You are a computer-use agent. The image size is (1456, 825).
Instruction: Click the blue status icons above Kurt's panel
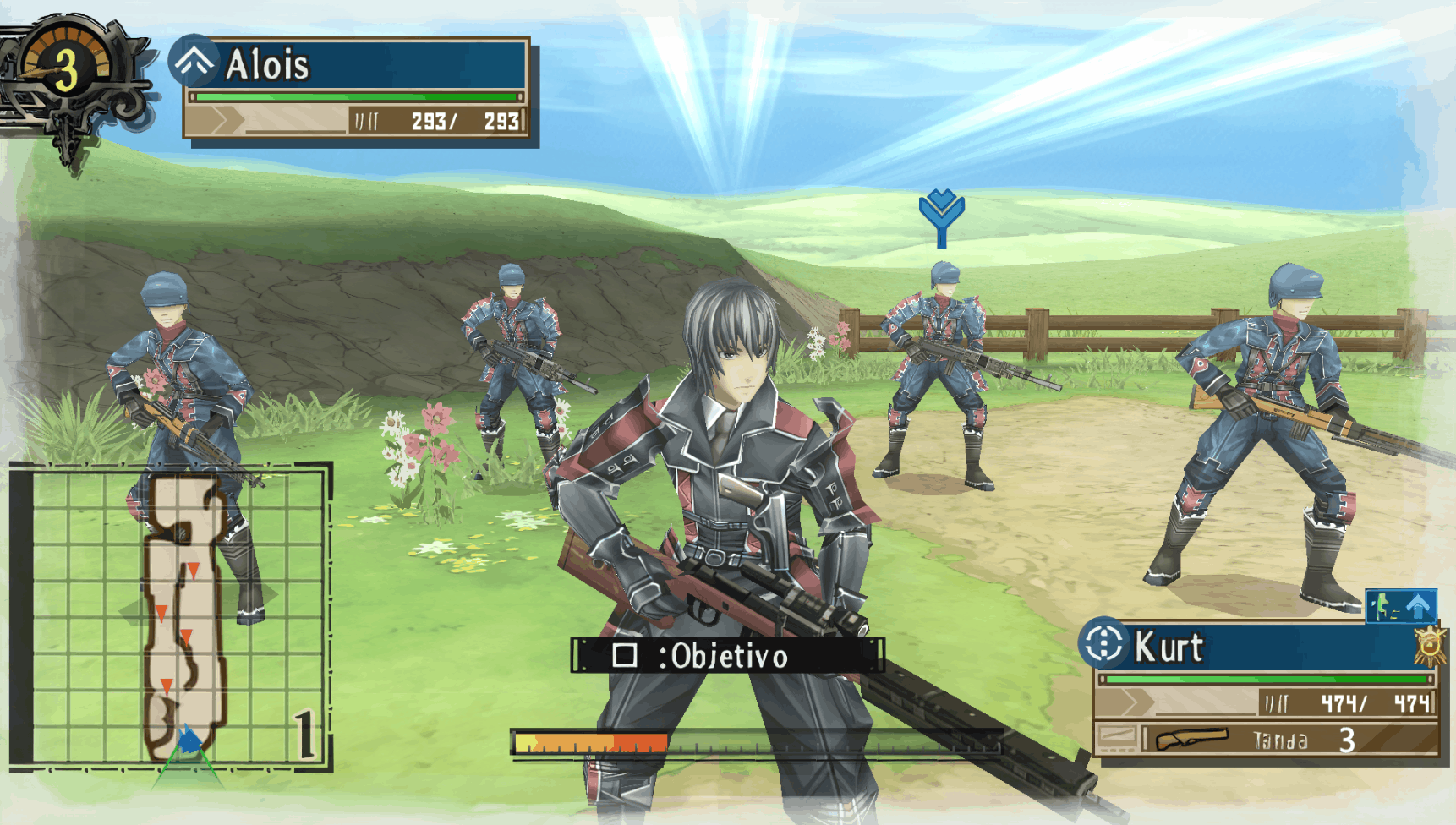(x=1401, y=606)
